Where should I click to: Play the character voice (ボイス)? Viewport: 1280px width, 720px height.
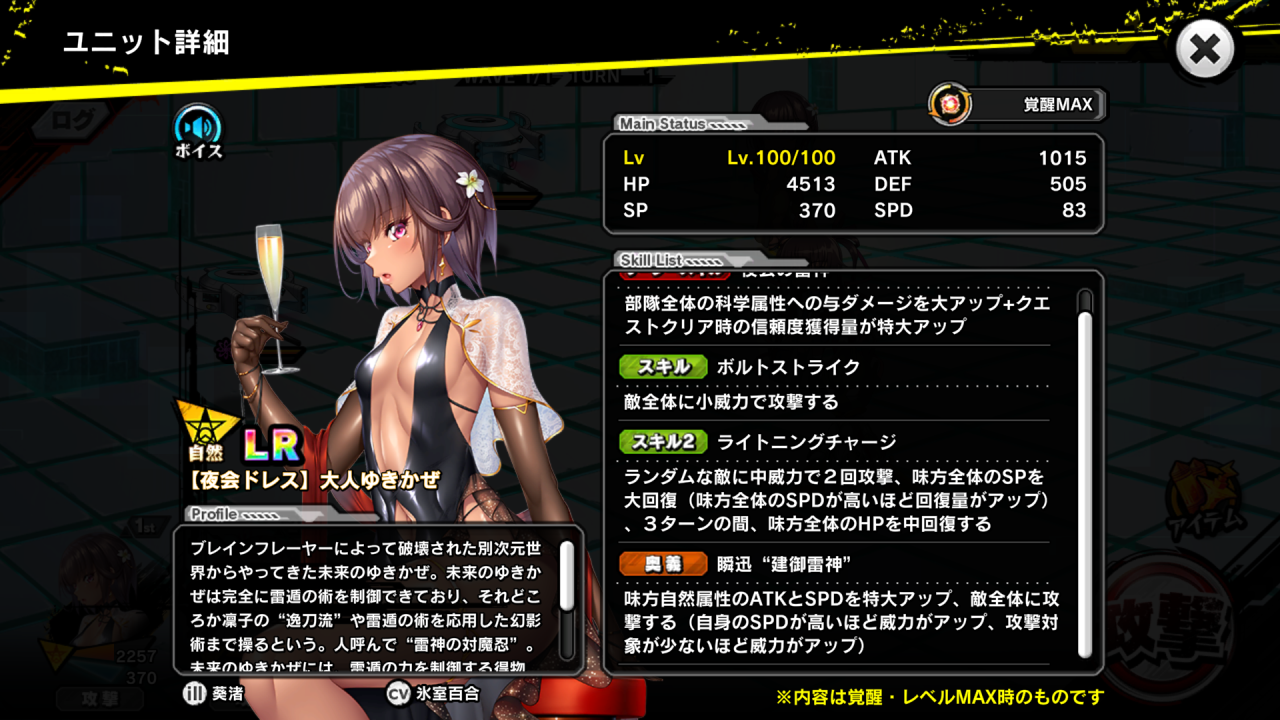198,129
